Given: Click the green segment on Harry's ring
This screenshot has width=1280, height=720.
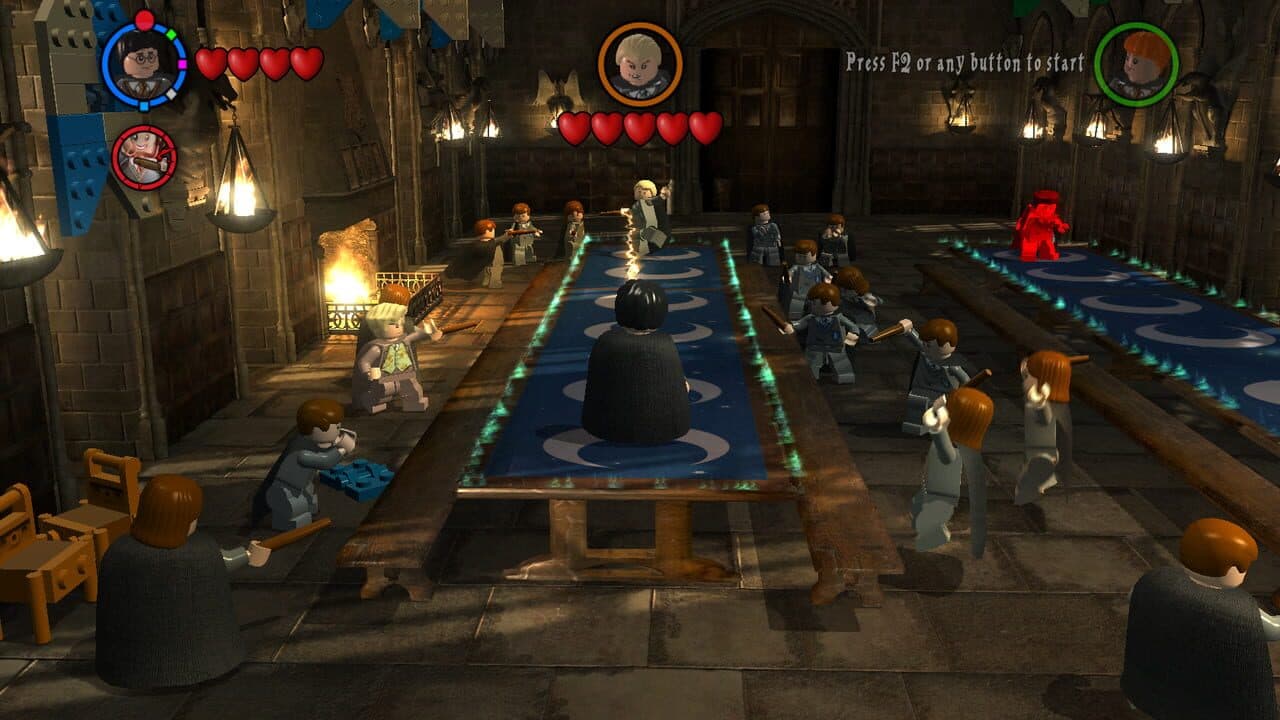Looking at the screenshot, I should point(171,34).
